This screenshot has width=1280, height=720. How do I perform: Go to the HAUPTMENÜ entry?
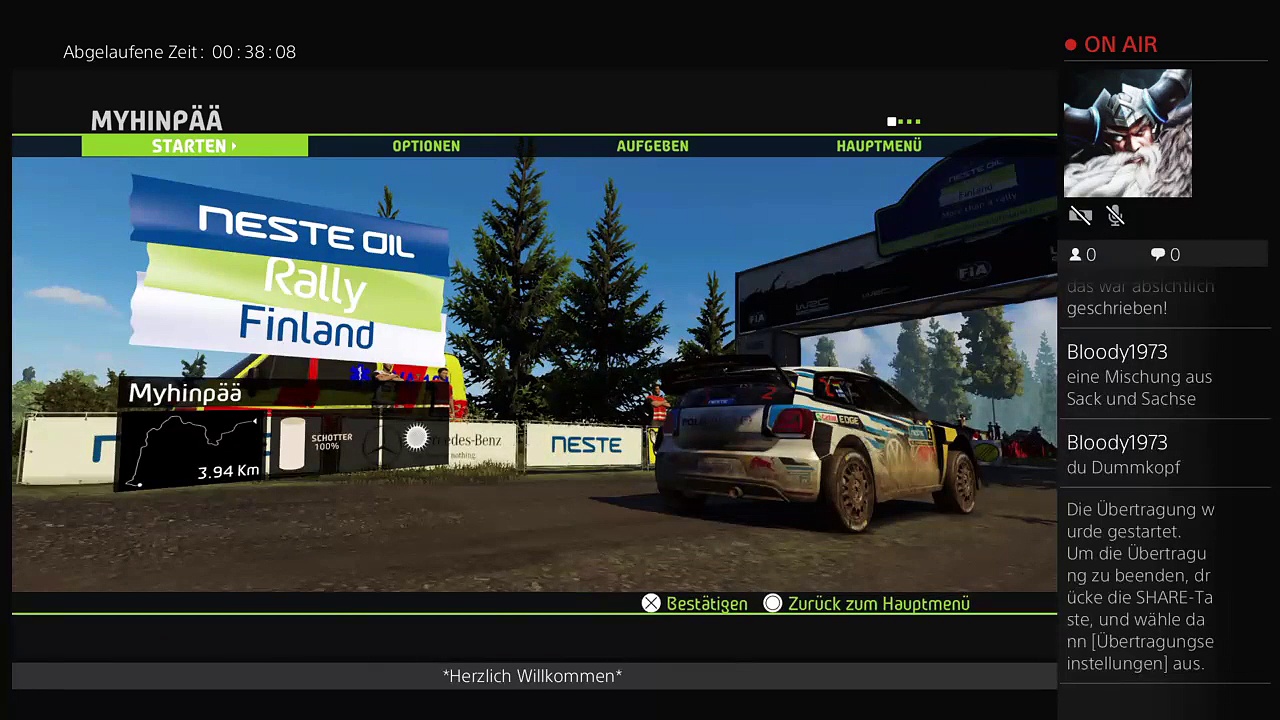click(x=878, y=146)
